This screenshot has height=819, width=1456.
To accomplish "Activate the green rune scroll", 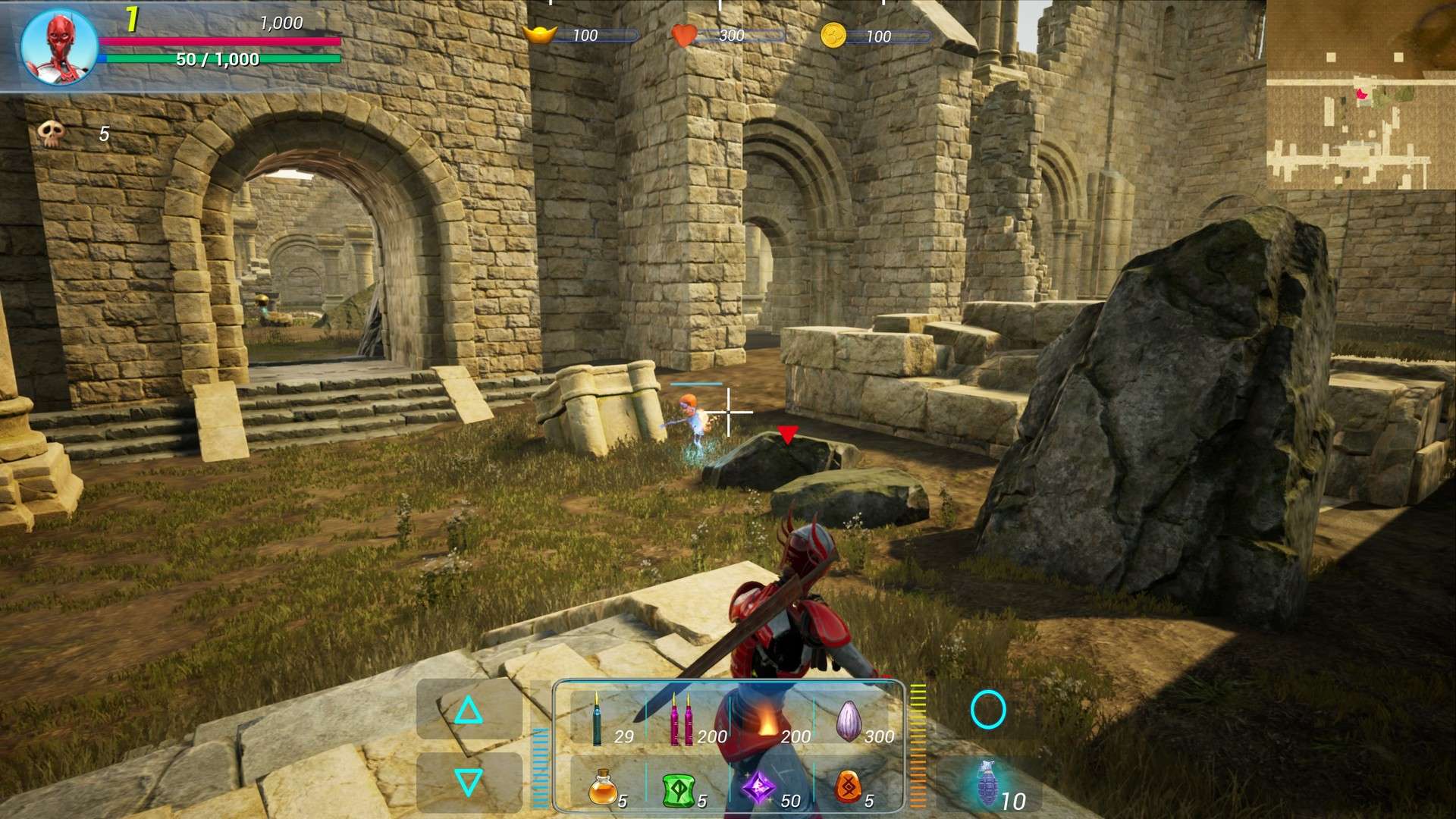I will pyautogui.click(x=679, y=789).
